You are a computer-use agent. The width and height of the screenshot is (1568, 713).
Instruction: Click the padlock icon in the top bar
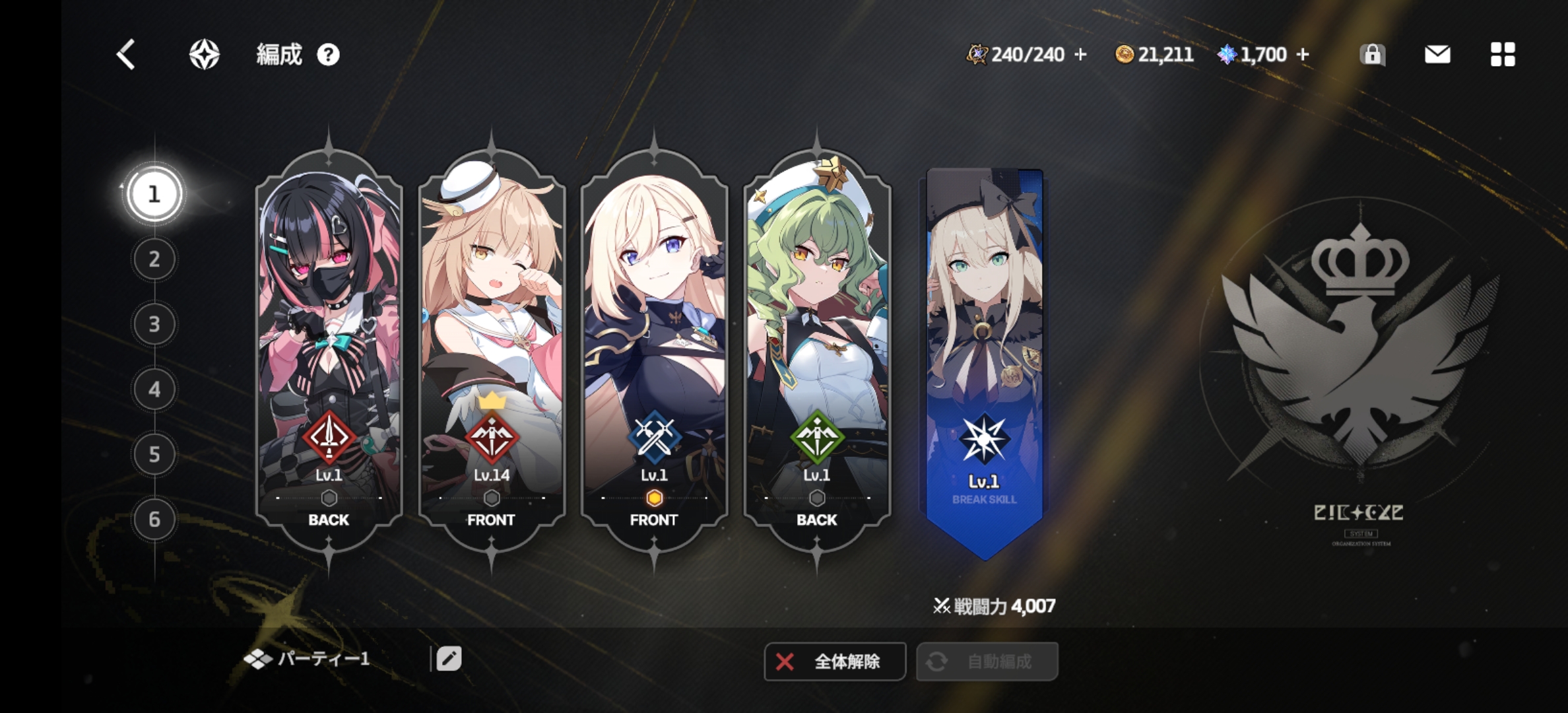1372,54
